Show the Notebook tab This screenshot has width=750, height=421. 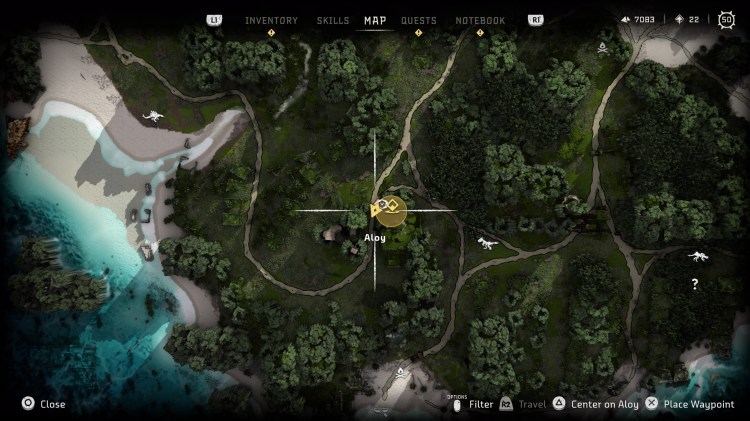pos(480,20)
